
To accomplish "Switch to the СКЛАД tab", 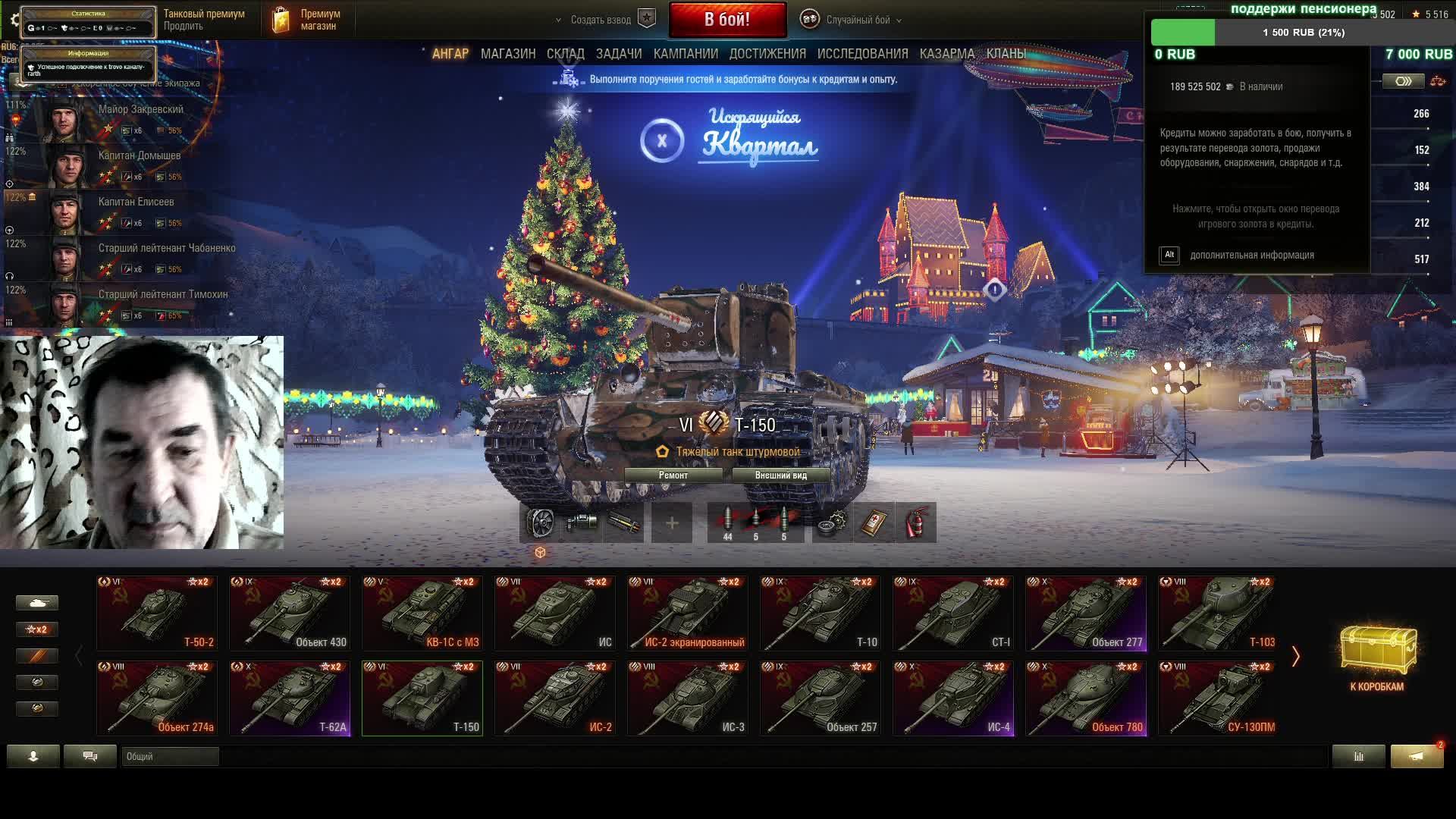I will point(565,54).
